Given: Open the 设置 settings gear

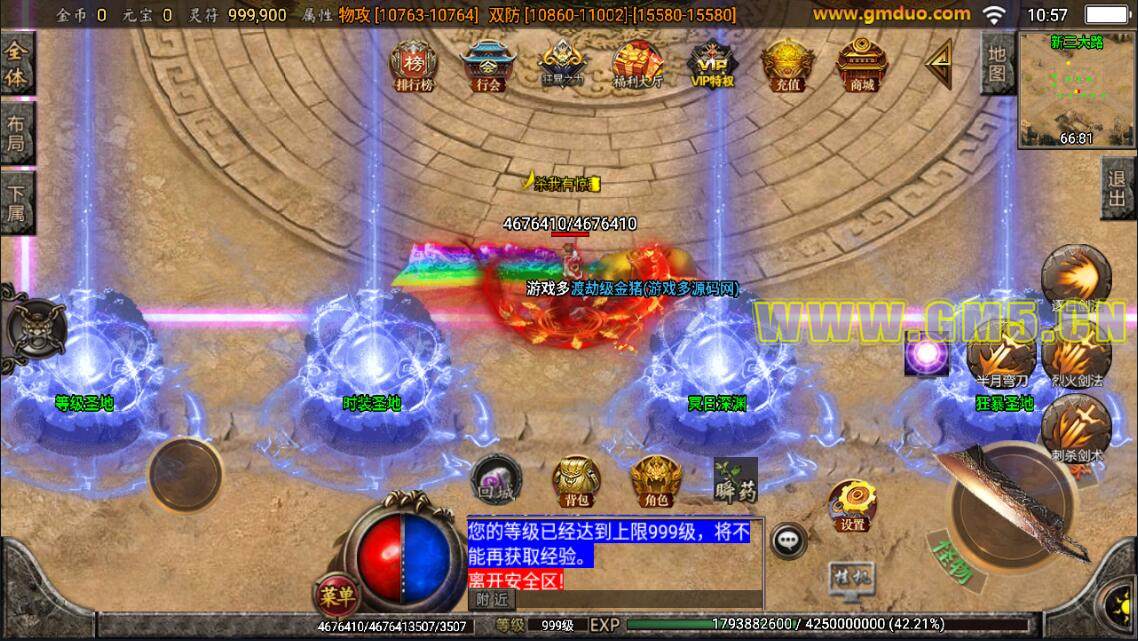Looking at the screenshot, I should [852, 504].
